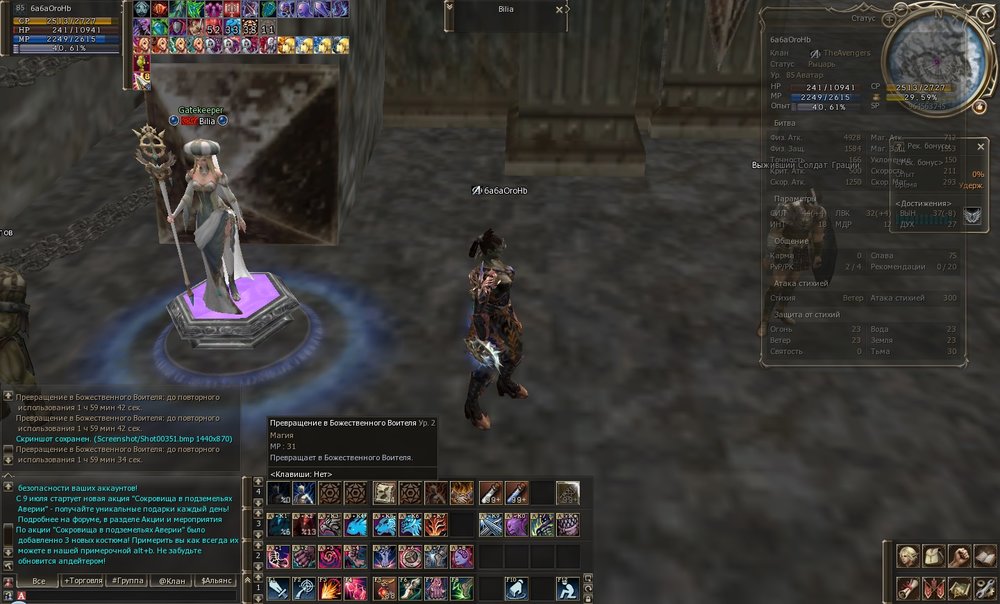Activate the F3 fiery burst skill
1000x604 pixels.
330,589
